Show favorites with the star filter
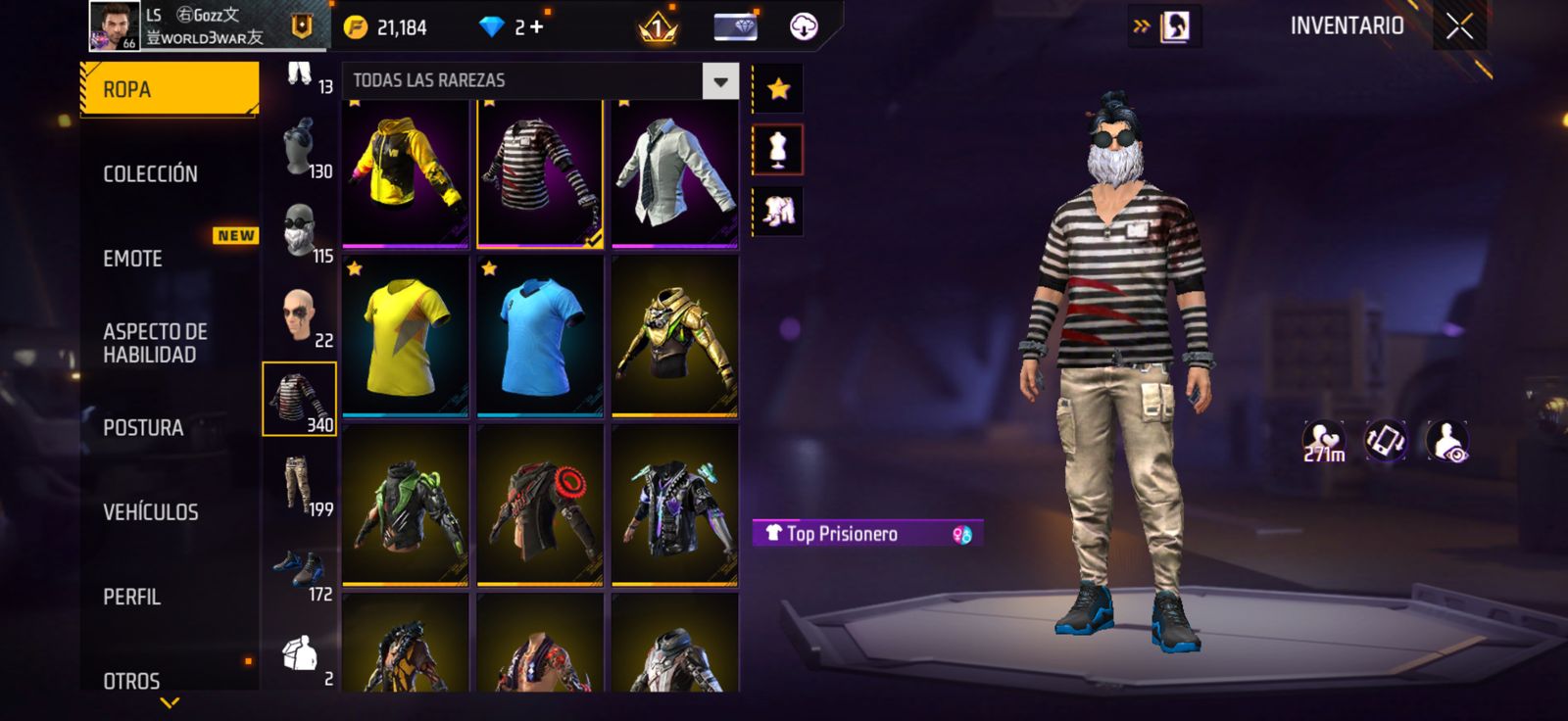Image resolution: width=1568 pixels, height=721 pixels. (x=778, y=89)
